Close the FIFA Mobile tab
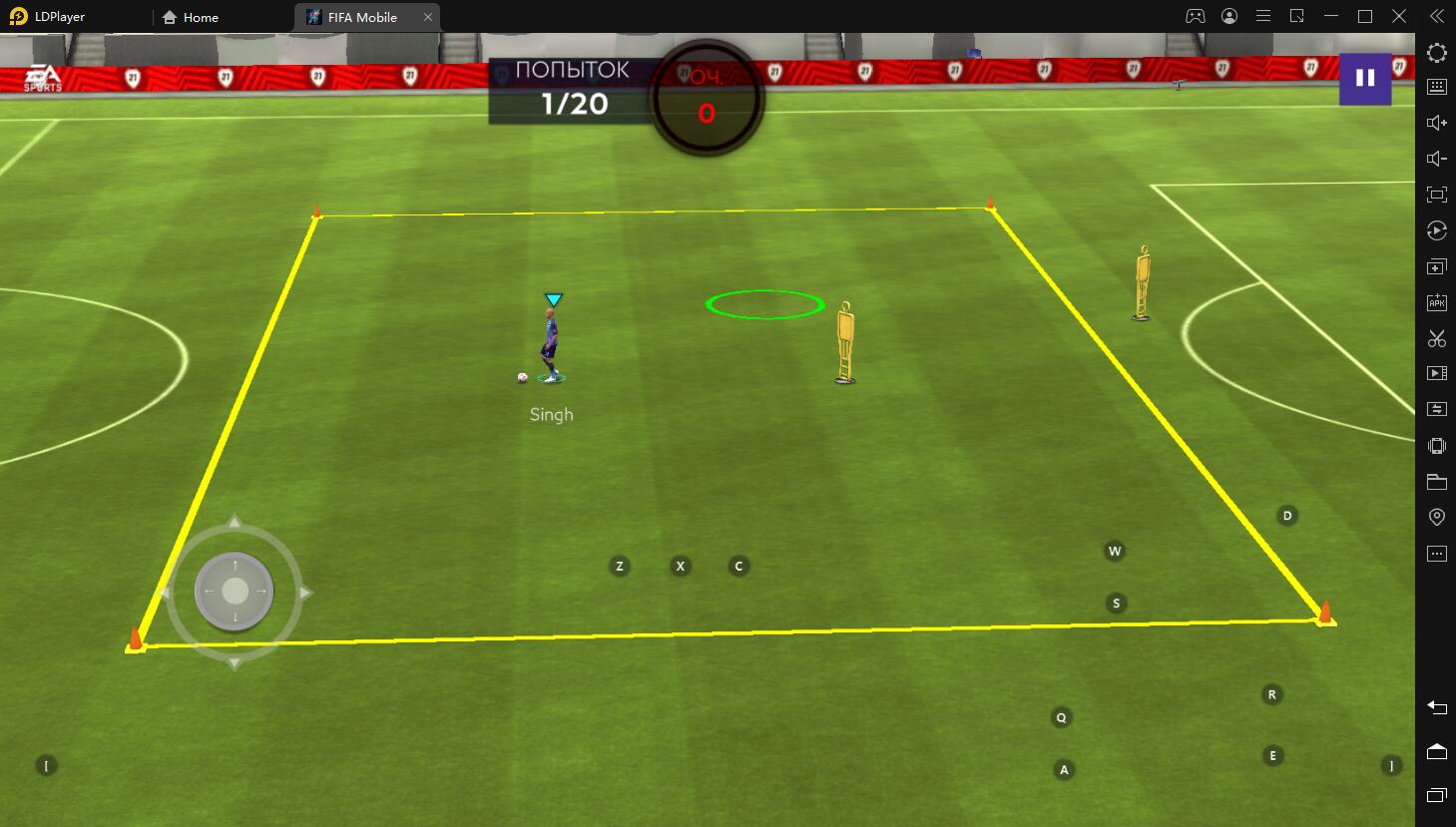This screenshot has height=827, width=1456. 428,17
